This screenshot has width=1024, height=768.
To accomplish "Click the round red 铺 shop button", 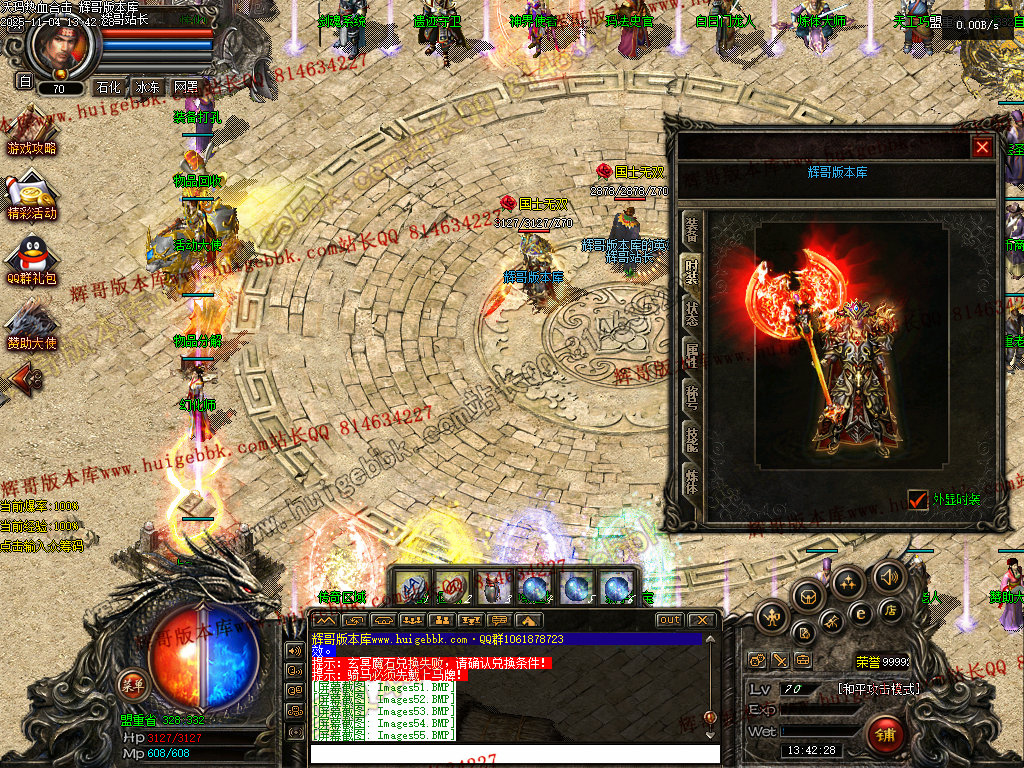I will 884,735.
